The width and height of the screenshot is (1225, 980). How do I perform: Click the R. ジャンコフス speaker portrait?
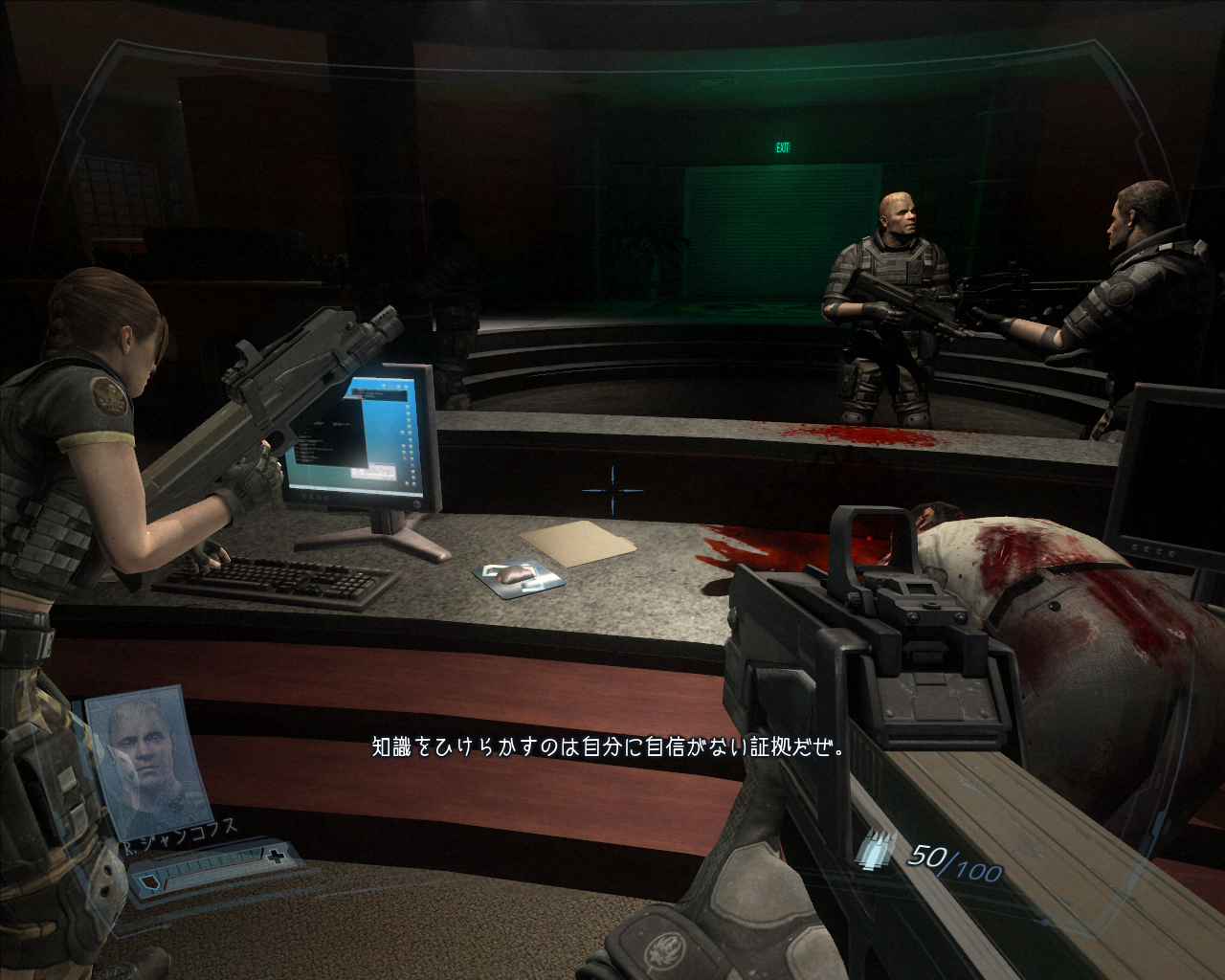[x=148, y=756]
